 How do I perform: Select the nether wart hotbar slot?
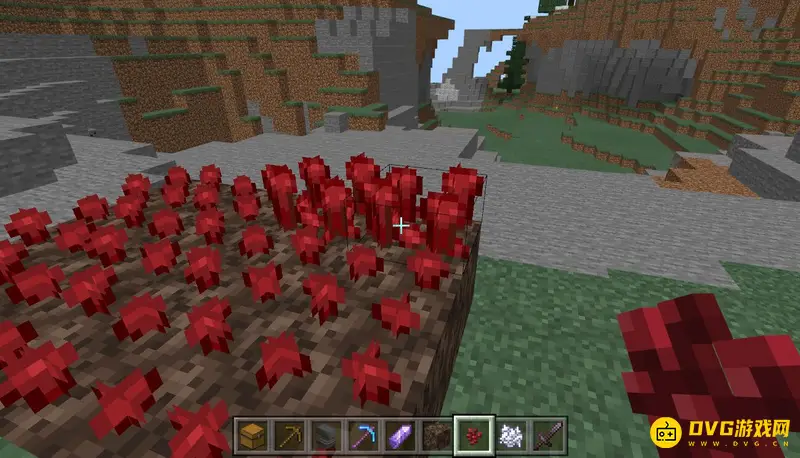tap(472, 436)
